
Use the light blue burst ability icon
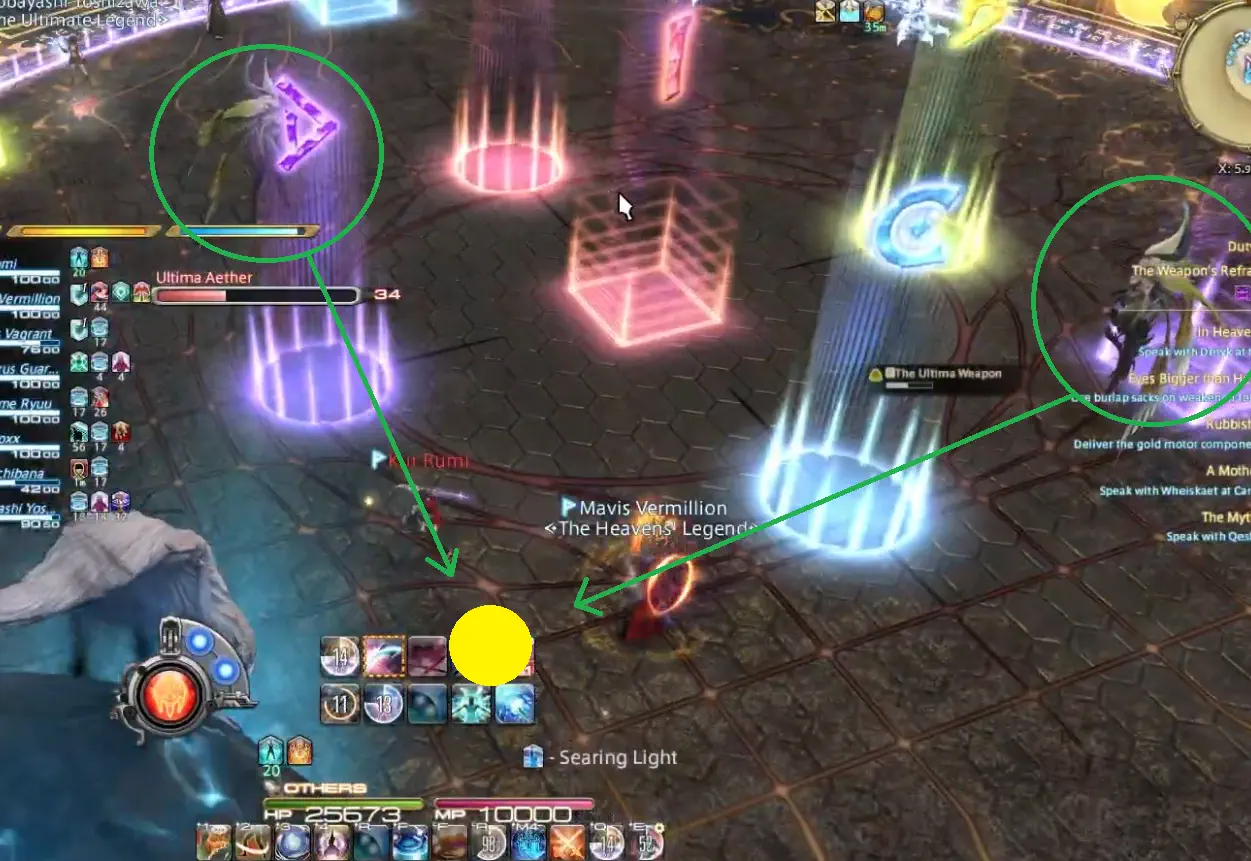(x=514, y=704)
